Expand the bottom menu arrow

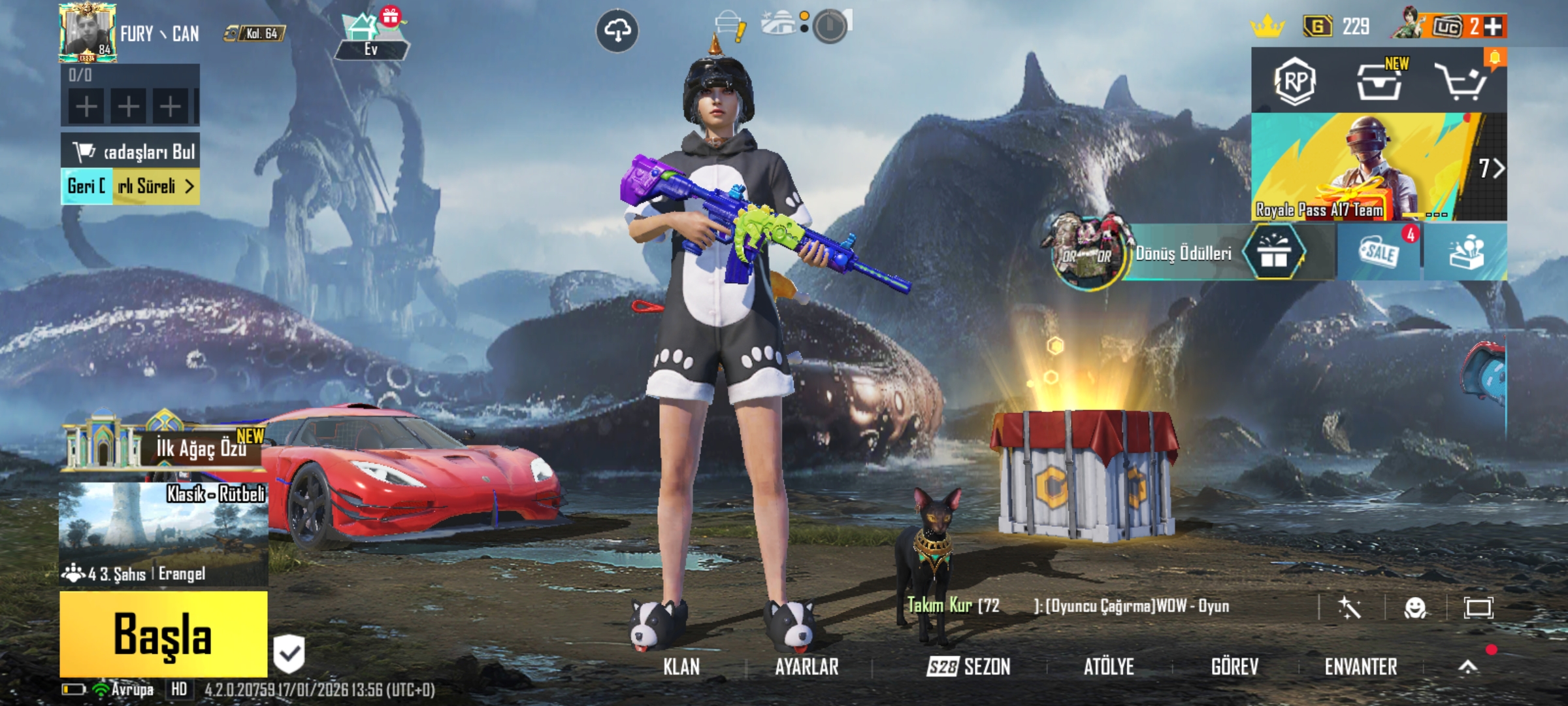(x=1468, y=667)
